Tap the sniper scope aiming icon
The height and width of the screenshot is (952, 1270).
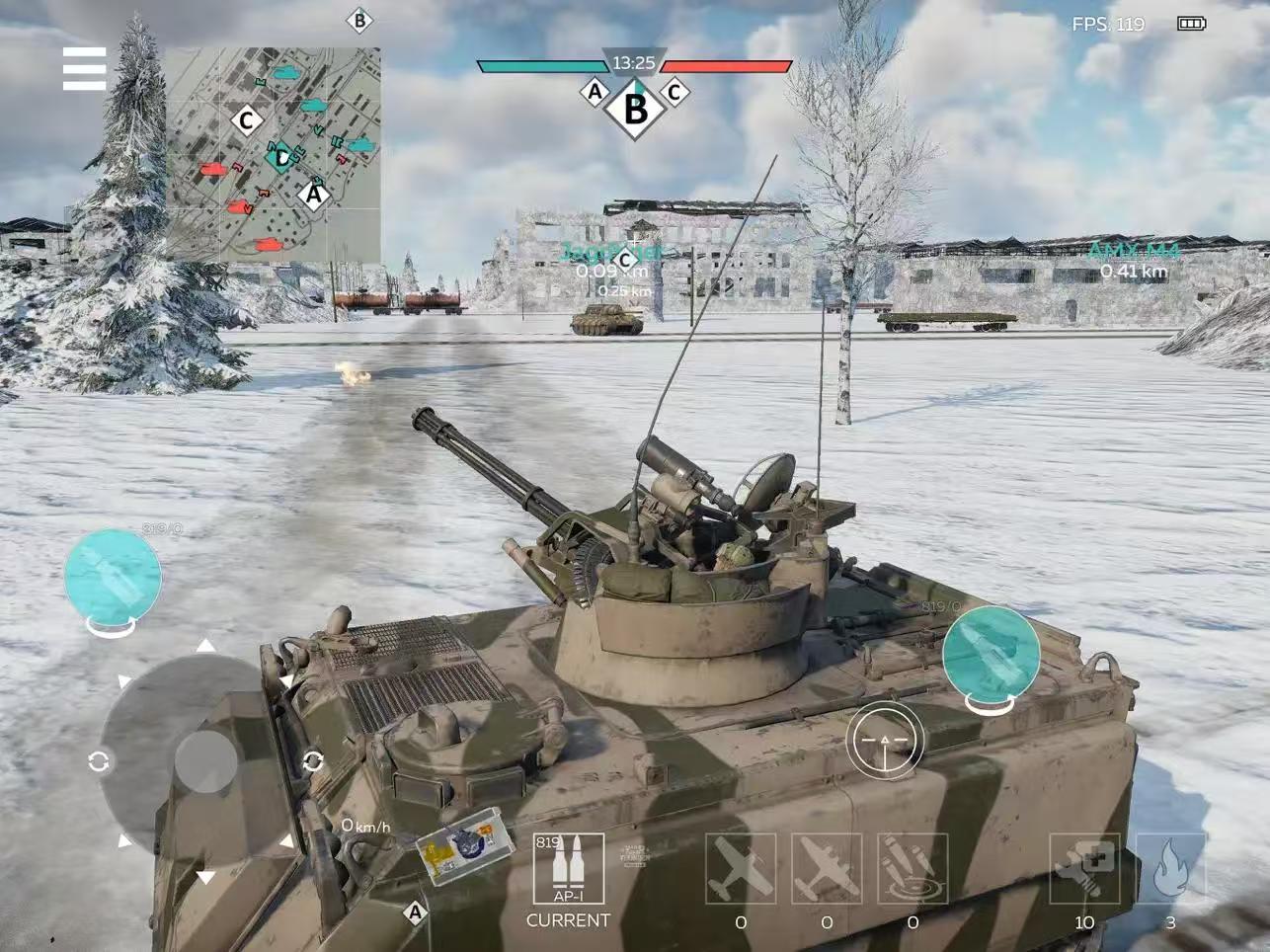pos(882,739)
